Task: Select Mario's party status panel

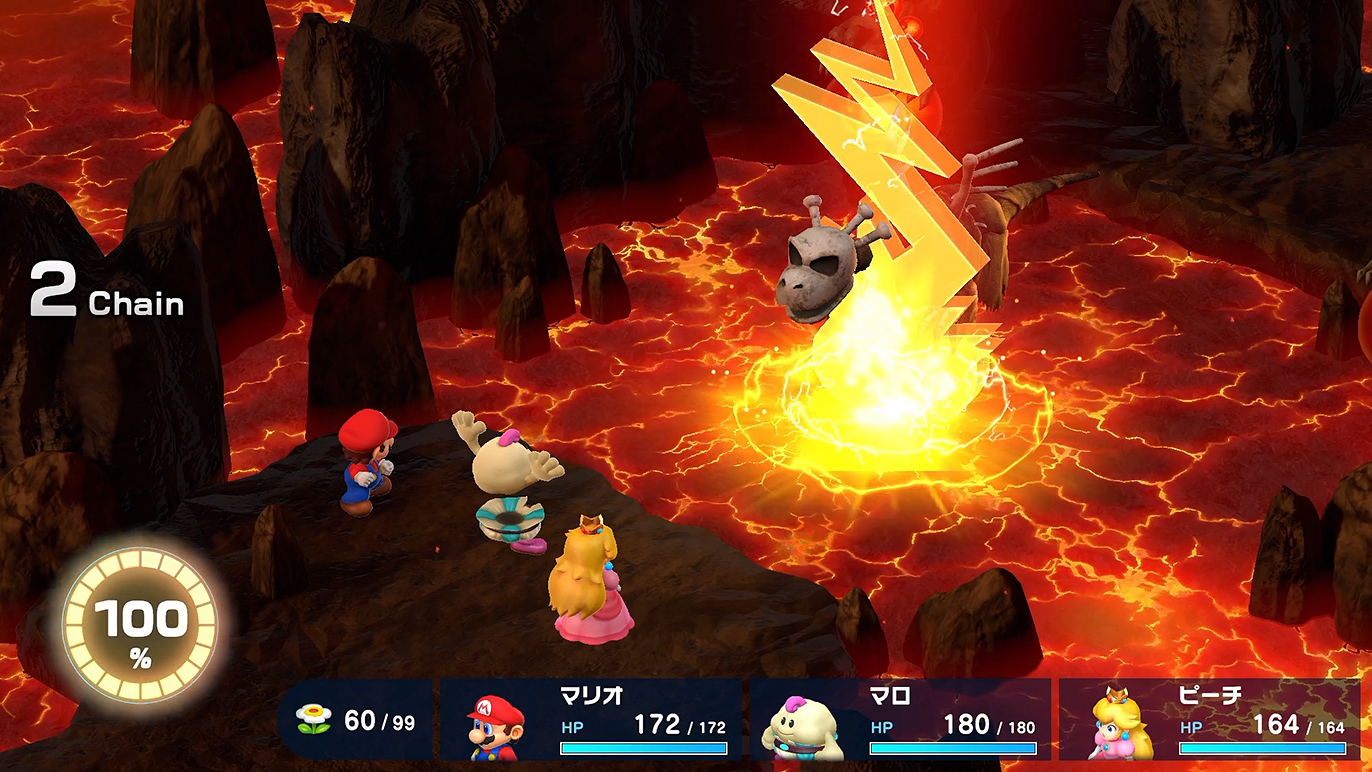Action: tap(591, 720)
